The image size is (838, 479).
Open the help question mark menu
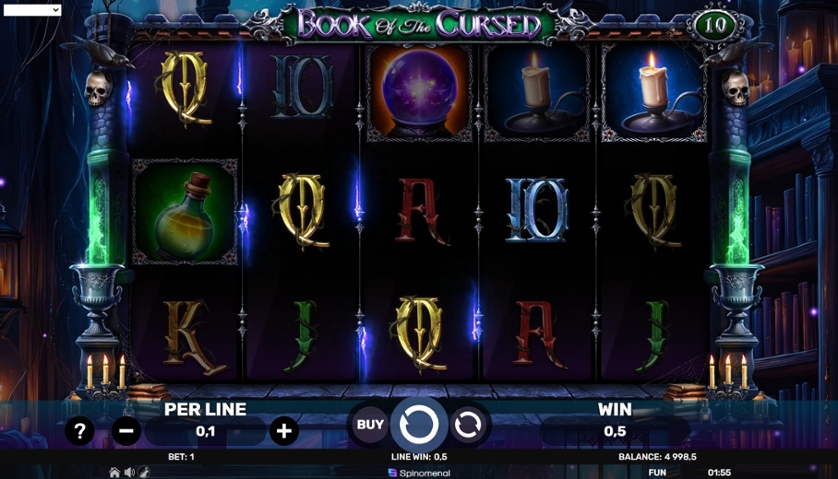(79, 431)
